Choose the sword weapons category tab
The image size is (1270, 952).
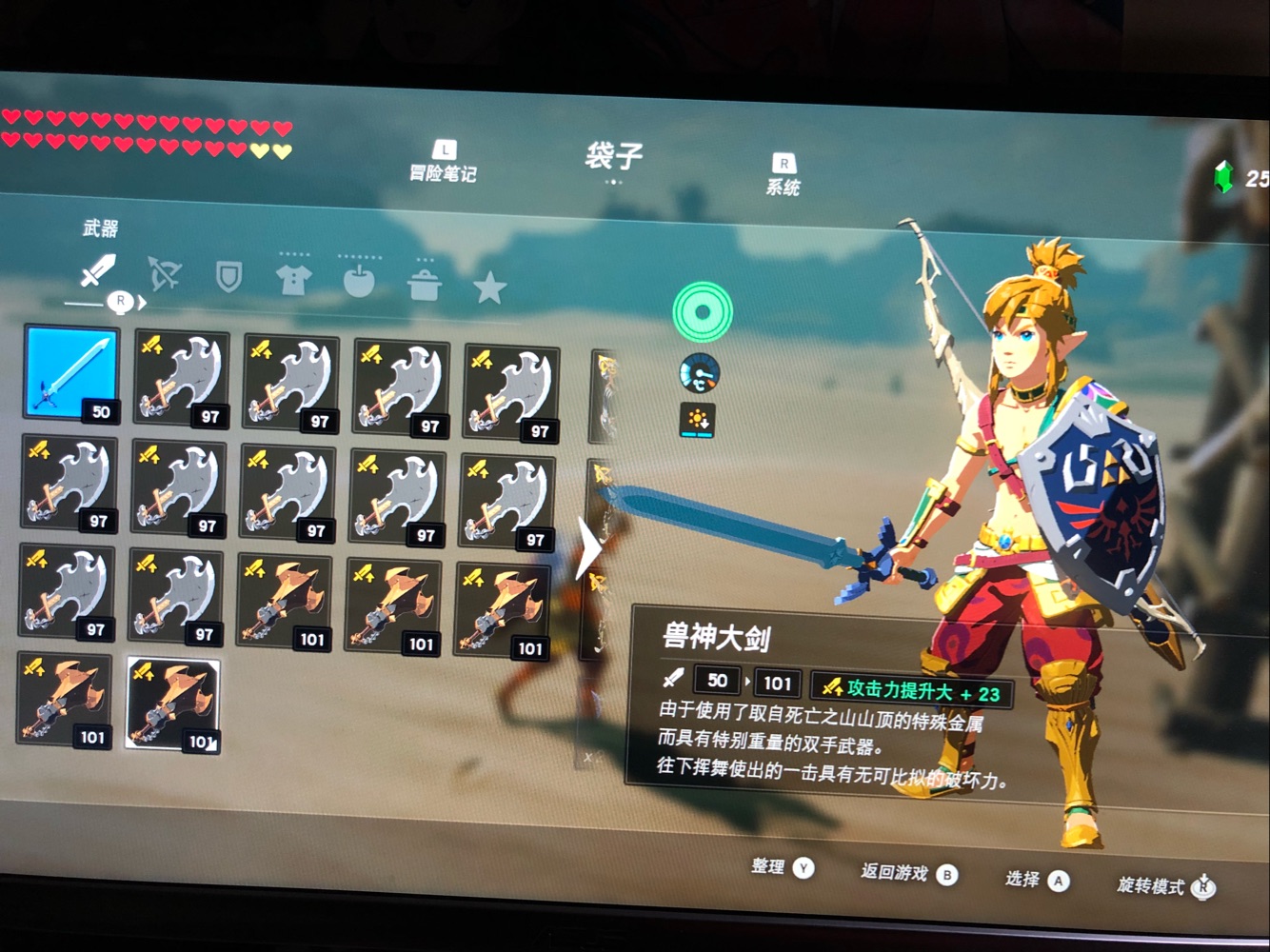coord(97,270)
